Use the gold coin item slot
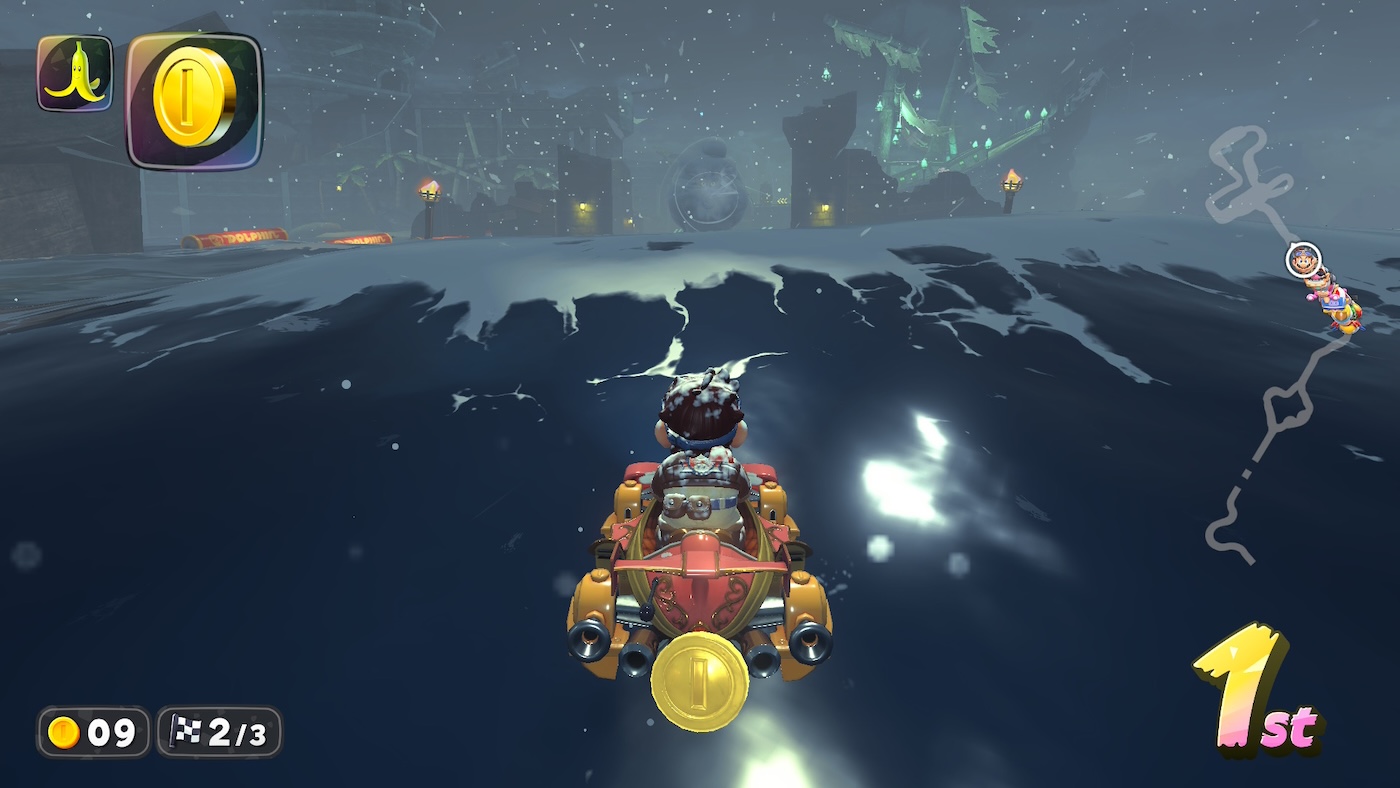 (x=194, y=100)
